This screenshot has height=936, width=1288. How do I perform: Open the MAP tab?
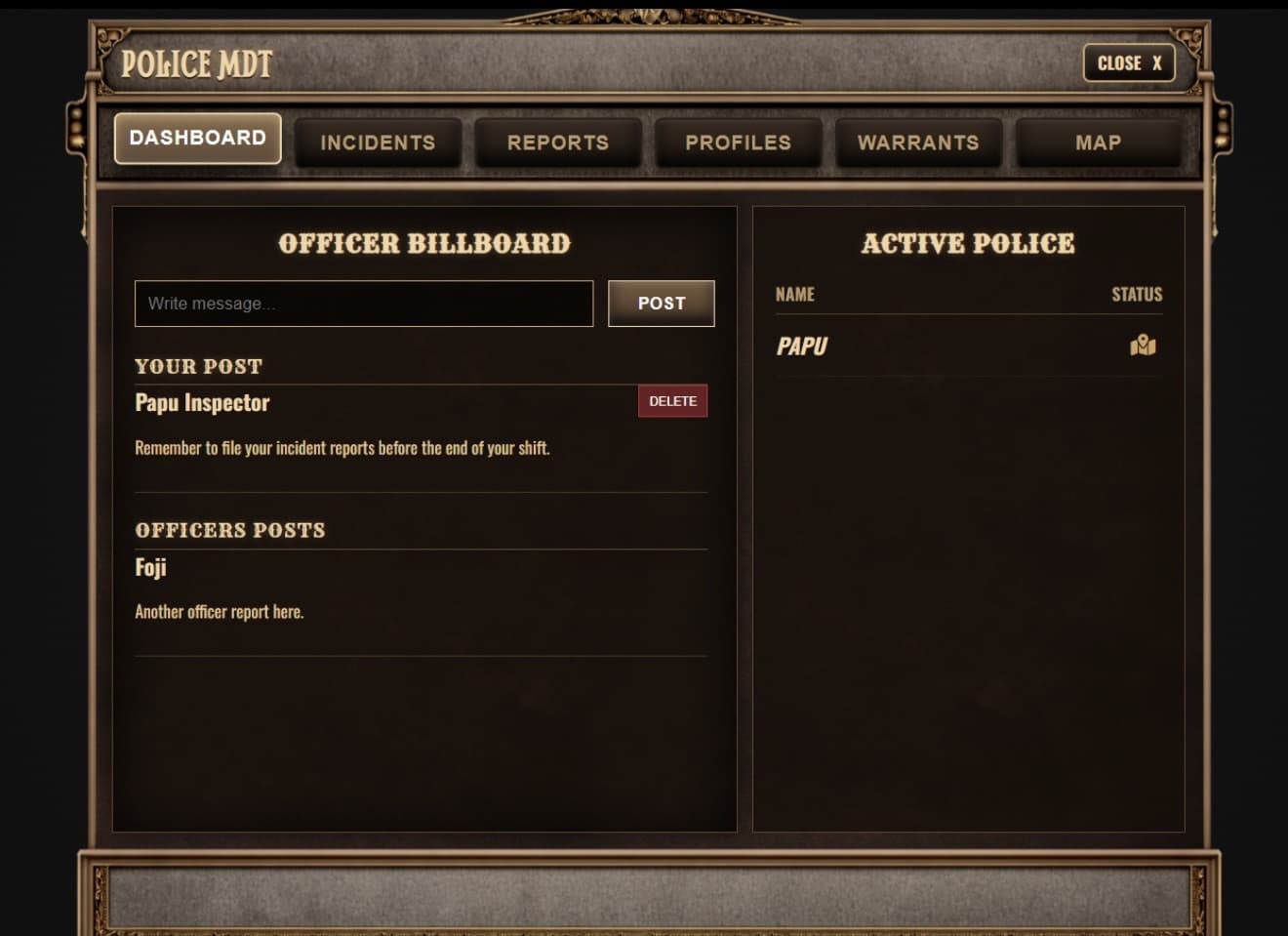[1099, 142]
